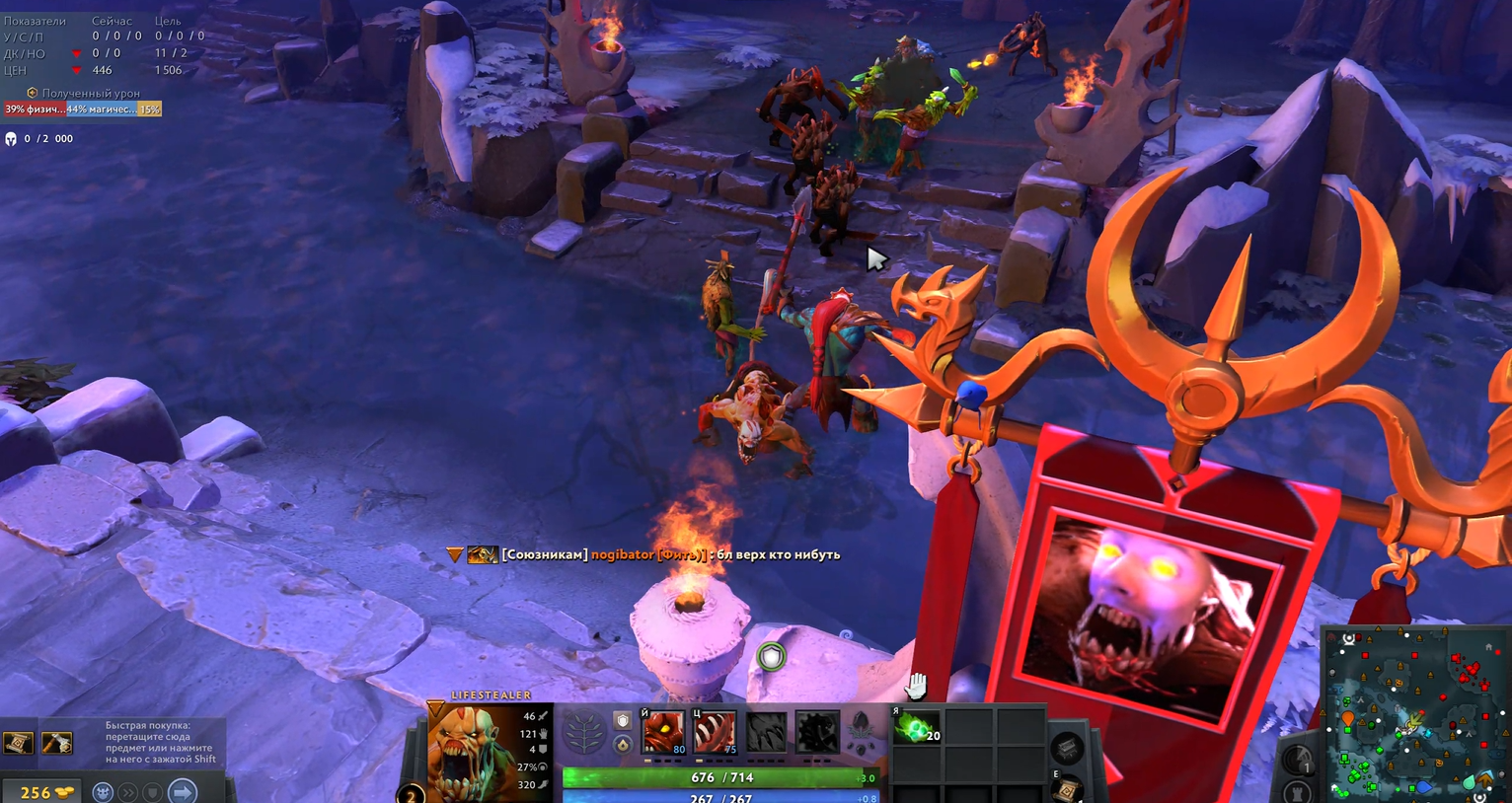Image resolution: width=1512 pixels, height=803 pixels.
Task: Activate Lifestealer's Rage ability
Action: coord(664,733)
